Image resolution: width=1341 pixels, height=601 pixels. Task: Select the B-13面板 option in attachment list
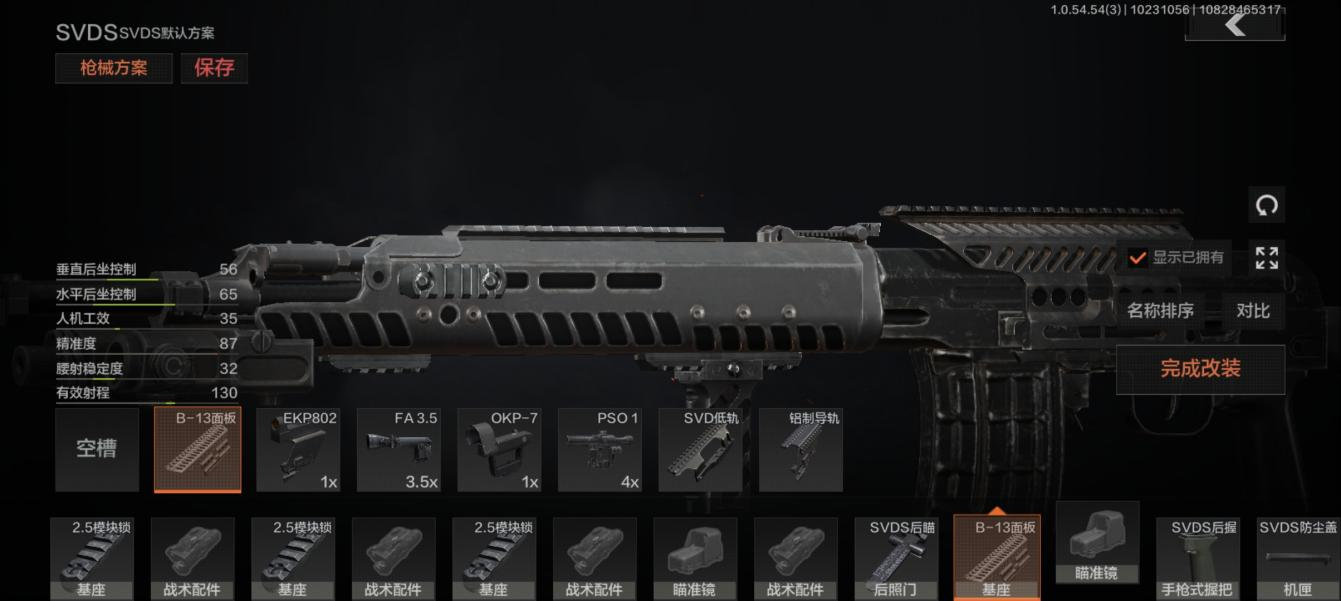[x=198, y=450]
